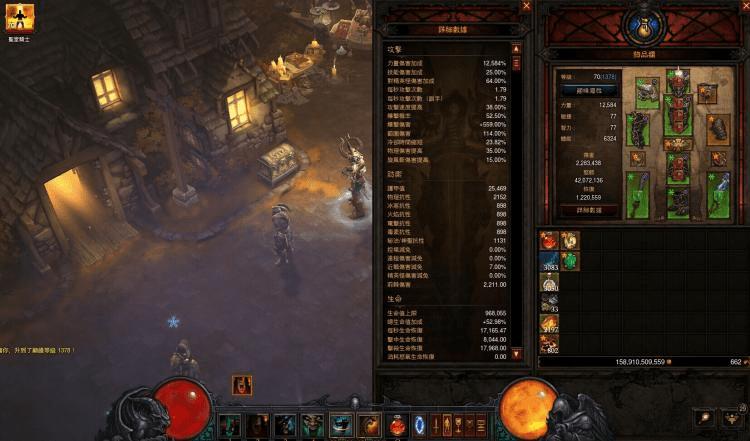Select the equipped boots slot
This screenshot has height=441, width=750.
tap(675, 202)
